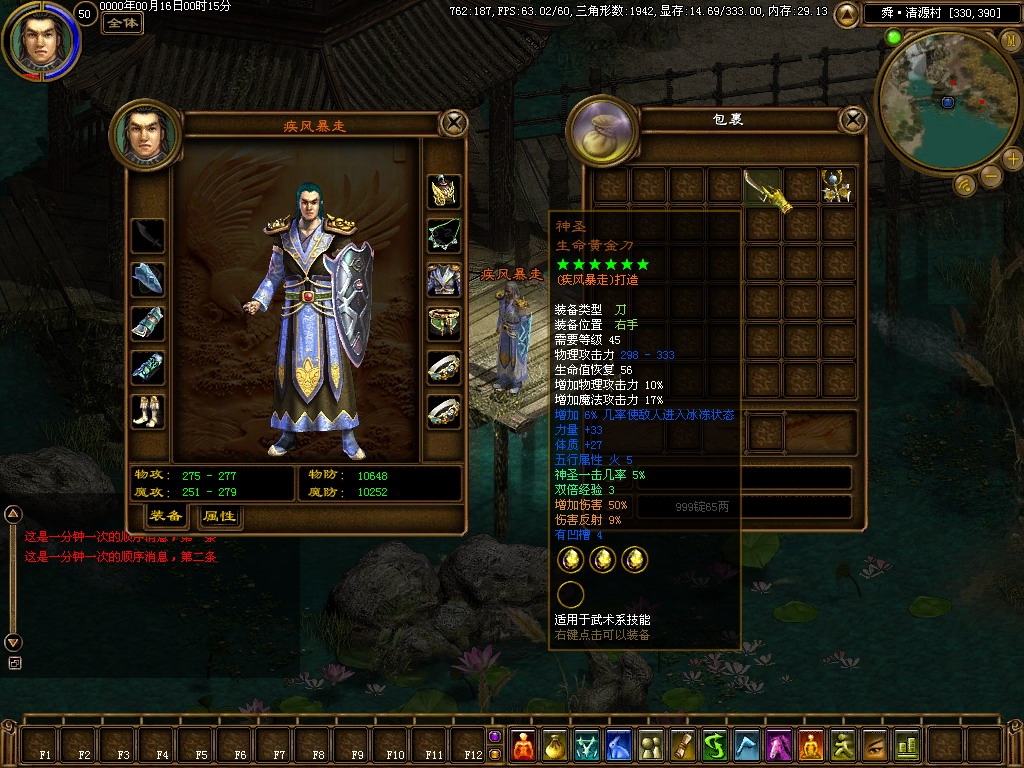This screenshot has height=768, width=1024.
Task: Select the 装备 equipment tab
Action: click(165, 516)
